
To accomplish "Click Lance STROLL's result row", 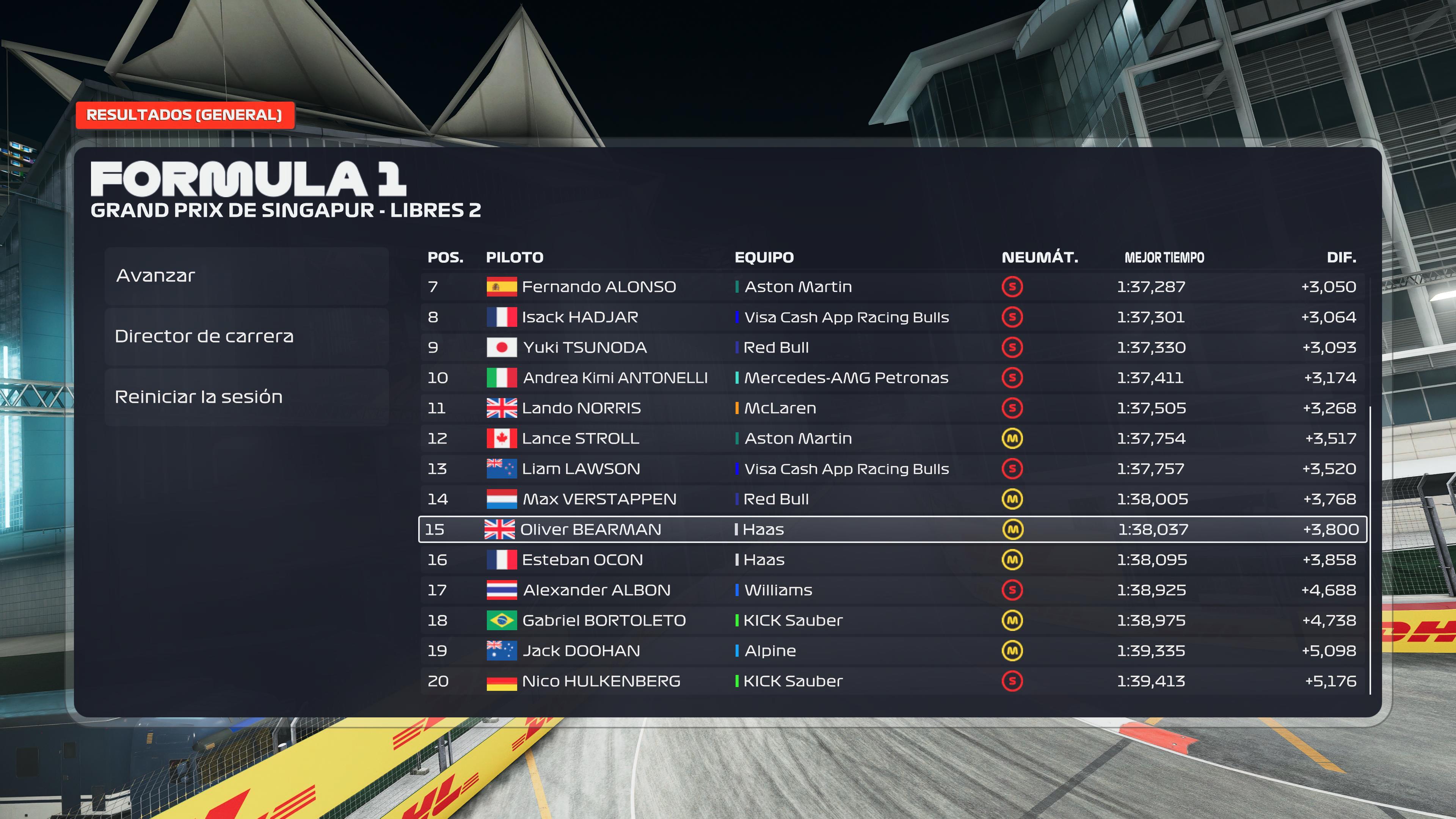I will pyautogui.click(x=892, y=439).
